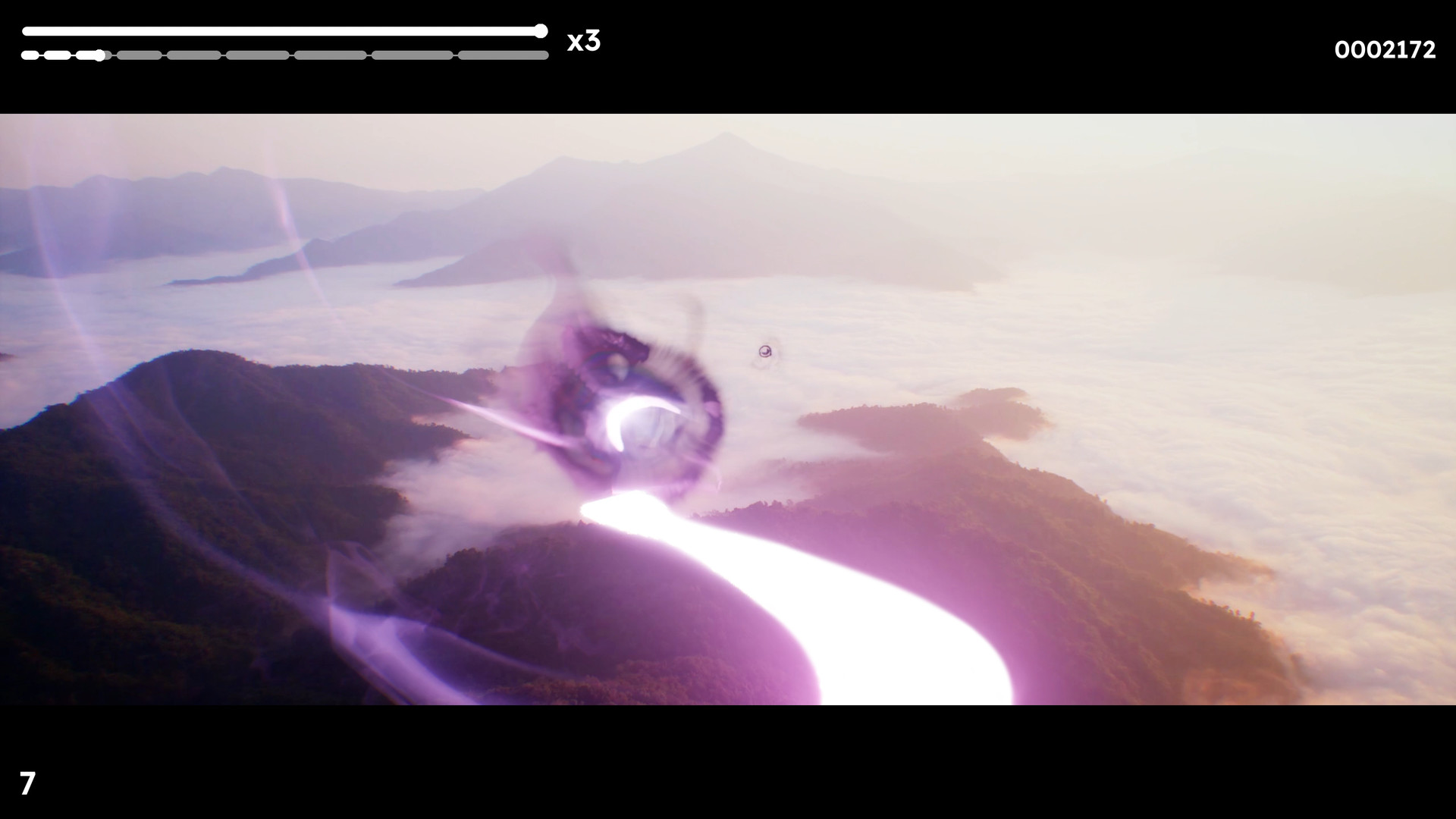Click the middle gray segment of the song bar
The image size is (1456, 819).
click(258, 55)
